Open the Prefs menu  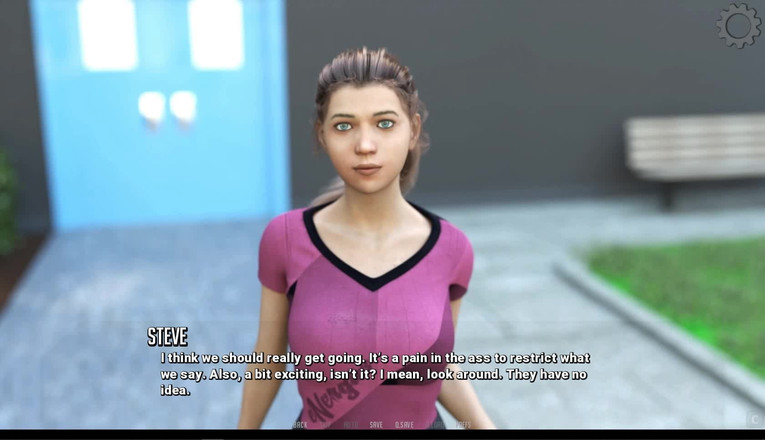click(463, 425)
